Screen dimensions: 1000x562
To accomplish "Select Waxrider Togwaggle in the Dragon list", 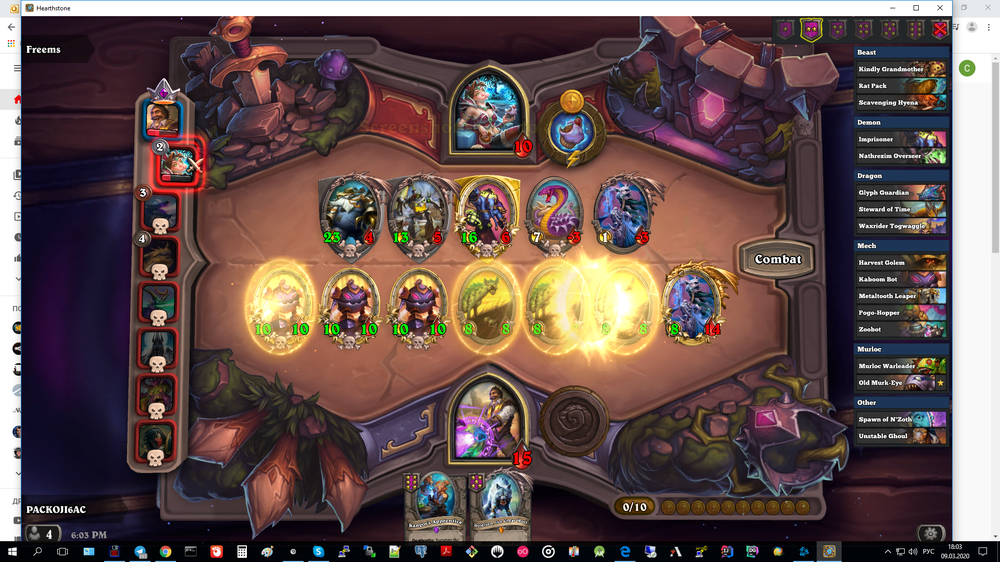I will click(900, 226).
